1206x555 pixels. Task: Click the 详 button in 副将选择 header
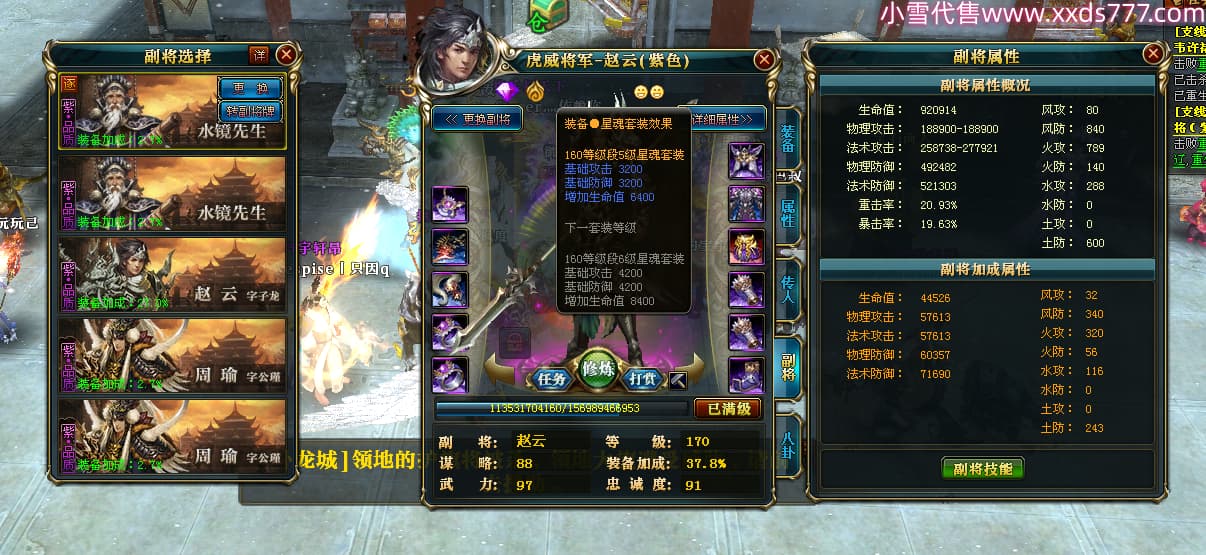[258, 55]
